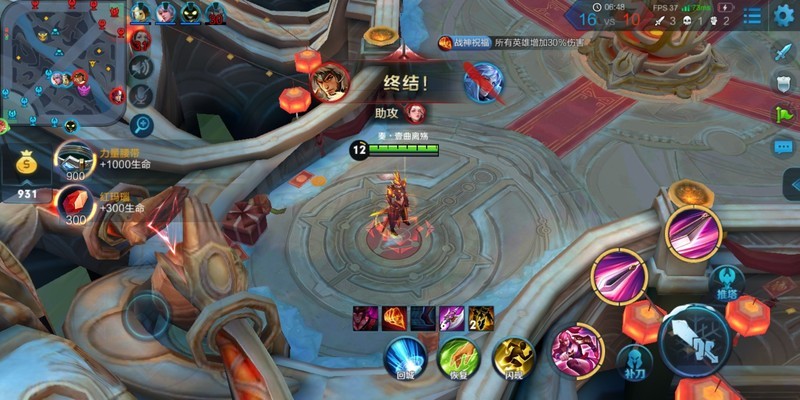Open the settings gear menu
This screenshot has width=800, height=400.
coord(784,14)
